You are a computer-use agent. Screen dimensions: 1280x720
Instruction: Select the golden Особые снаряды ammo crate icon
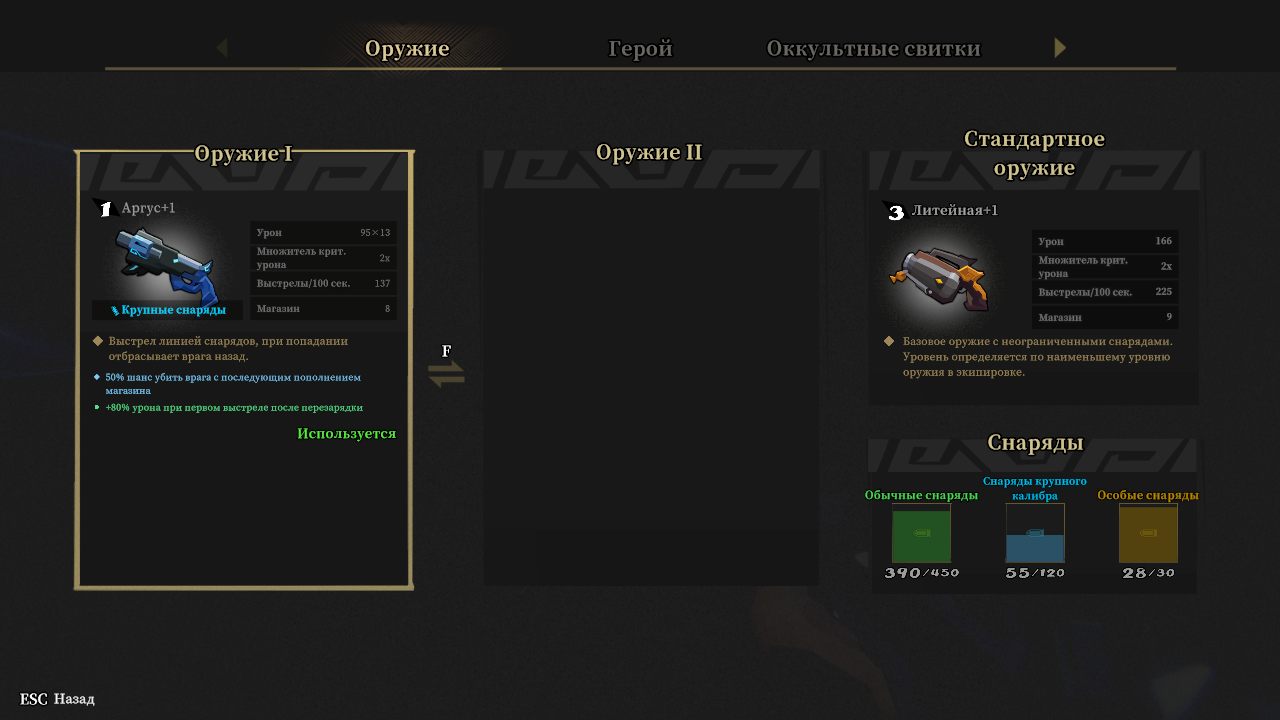pyautogui.click(x=1148, y=534)
